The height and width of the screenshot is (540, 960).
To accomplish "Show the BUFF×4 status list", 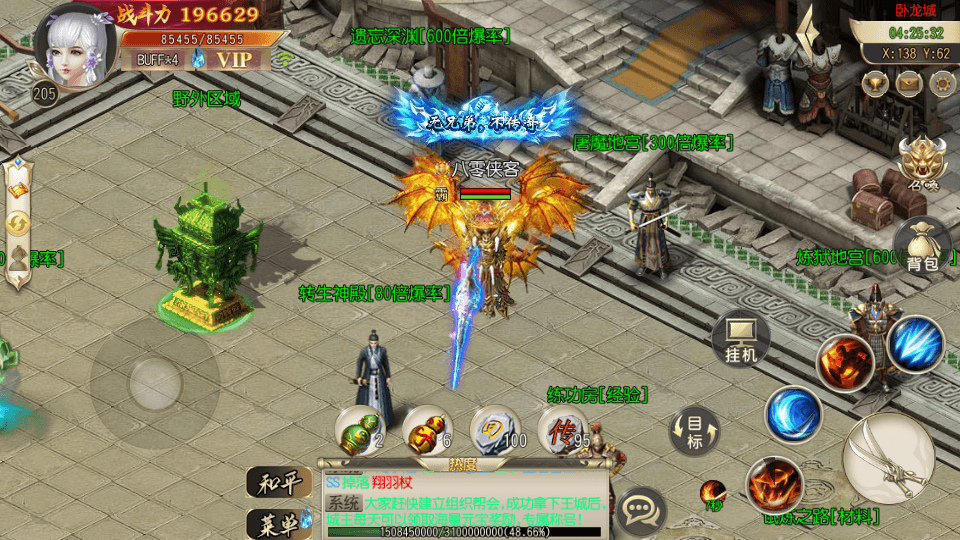I will click(x=155, y=59).
